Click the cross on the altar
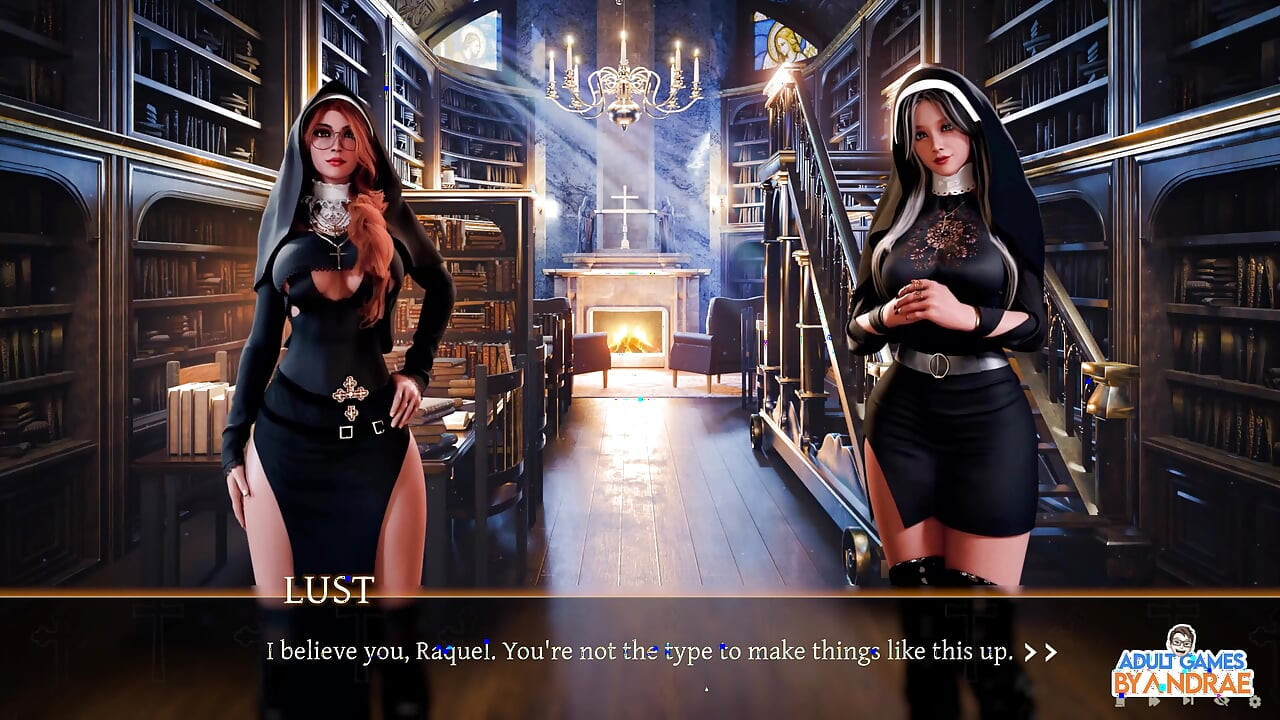Viewport: 1280px width, 720px height. pyautogui.click(x=624, y=200)
